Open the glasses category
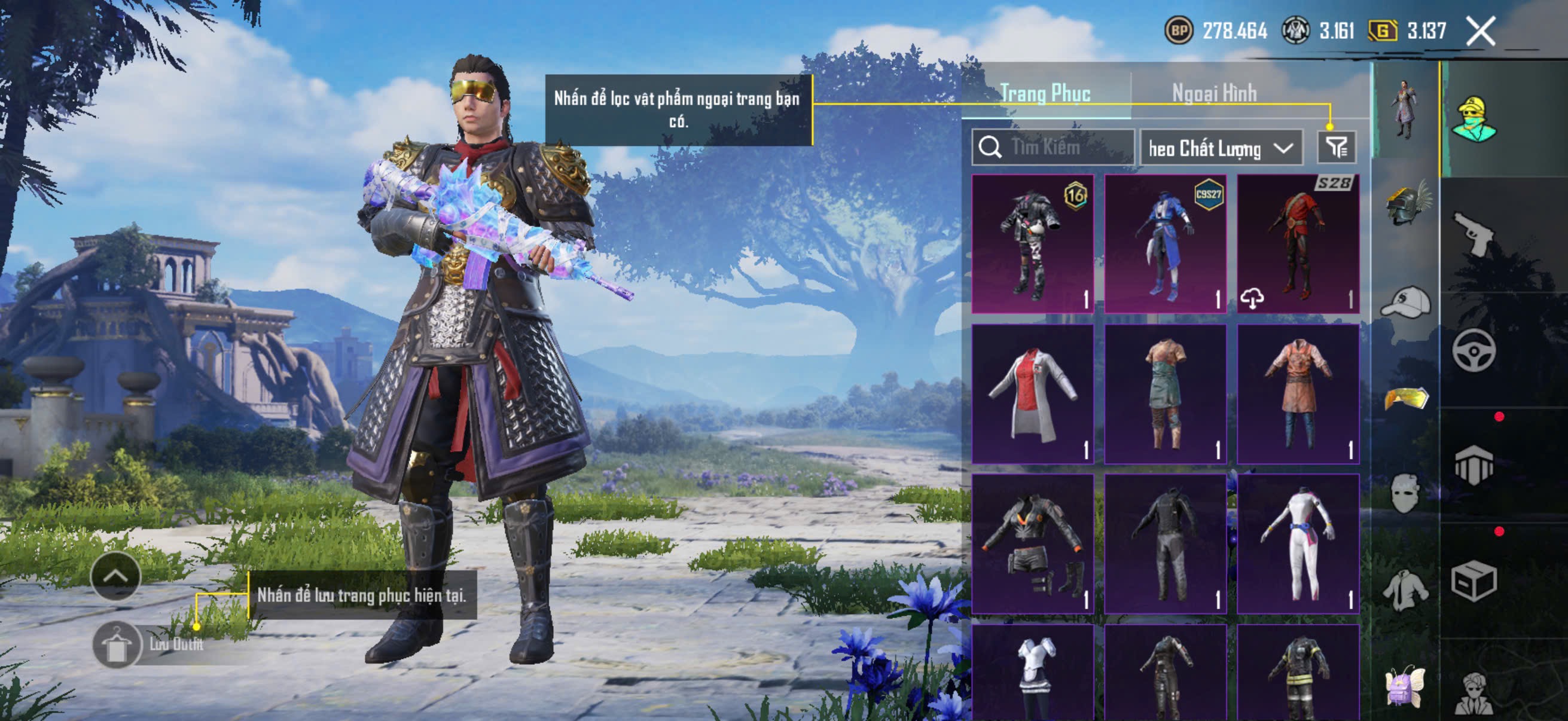Viewport: 1568px width, 721px height. pyautogui.click(x=1405, y=399)
